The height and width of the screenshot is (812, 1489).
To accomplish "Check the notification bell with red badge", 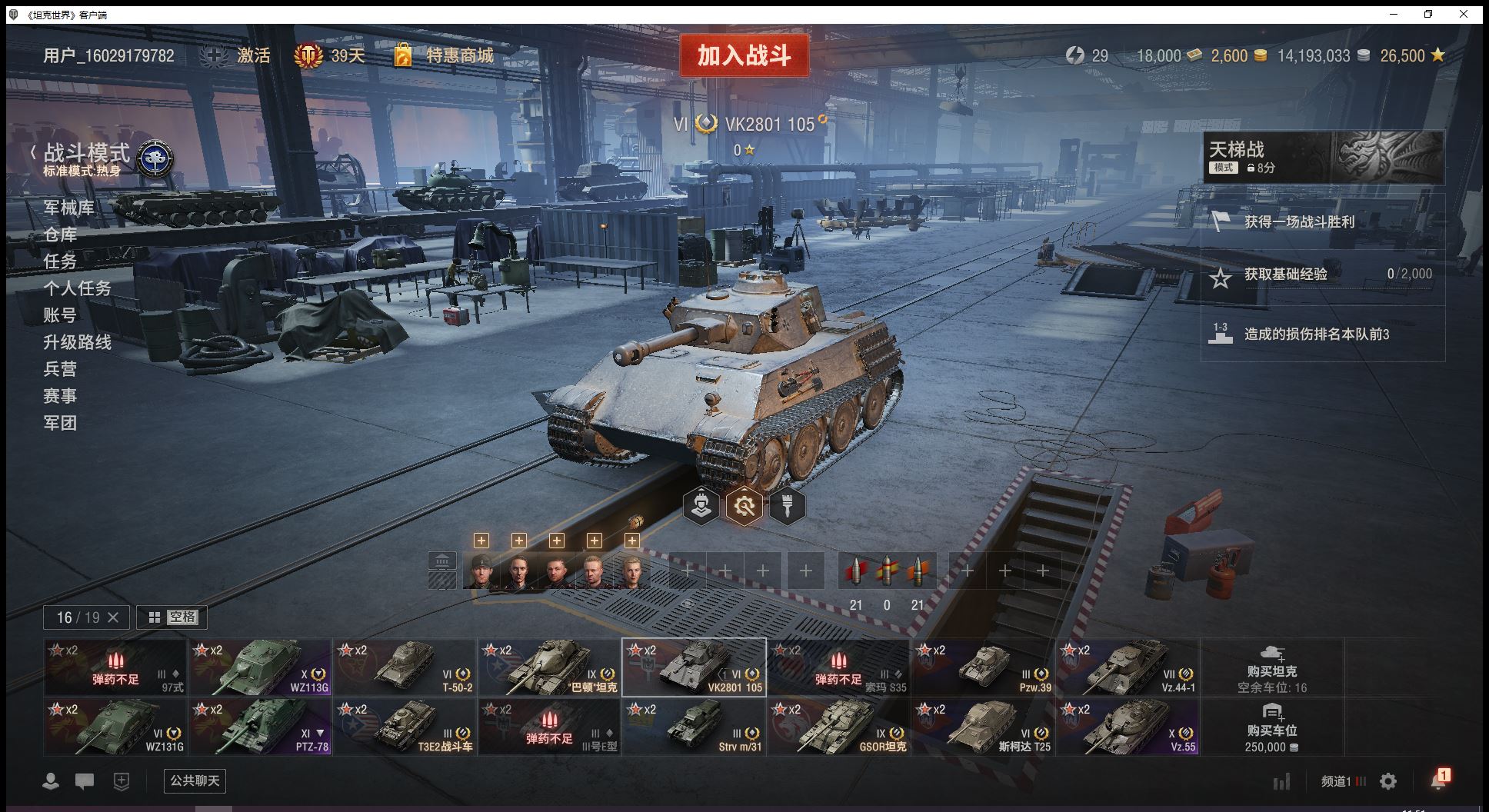I will 1438,780.
